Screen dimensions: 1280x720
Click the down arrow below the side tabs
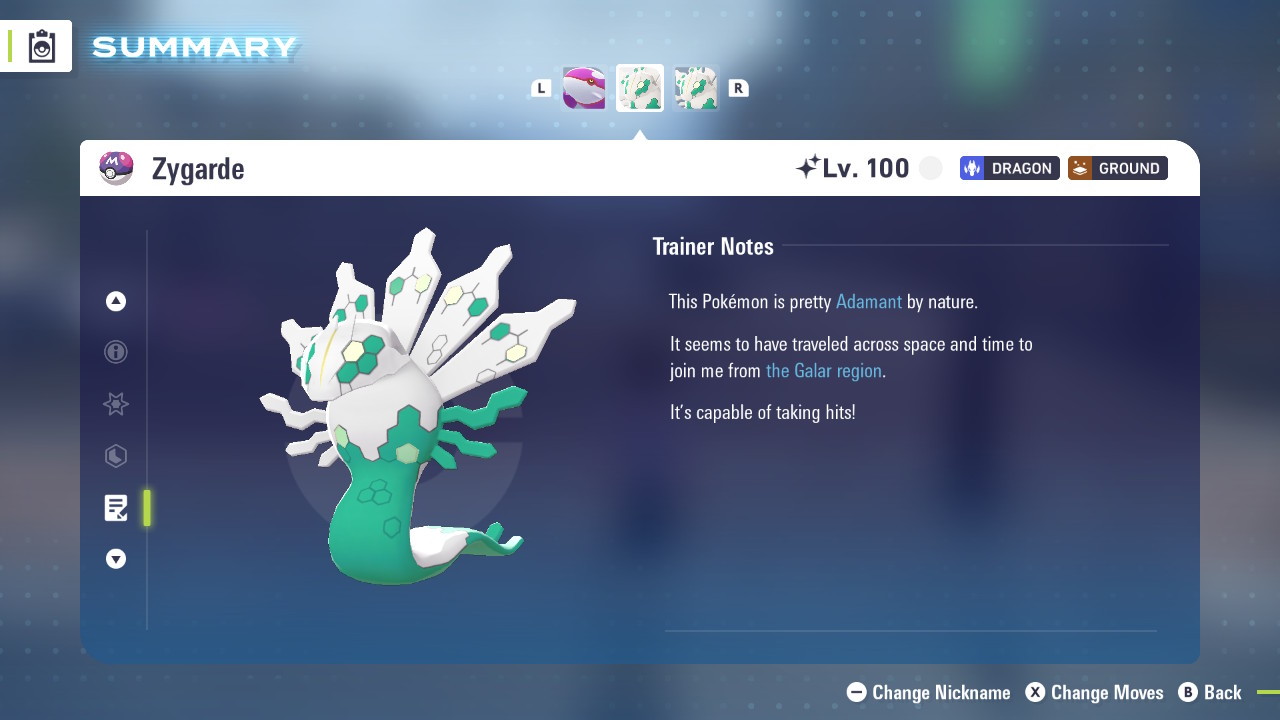pyautogui.click(x=116, y=559)
